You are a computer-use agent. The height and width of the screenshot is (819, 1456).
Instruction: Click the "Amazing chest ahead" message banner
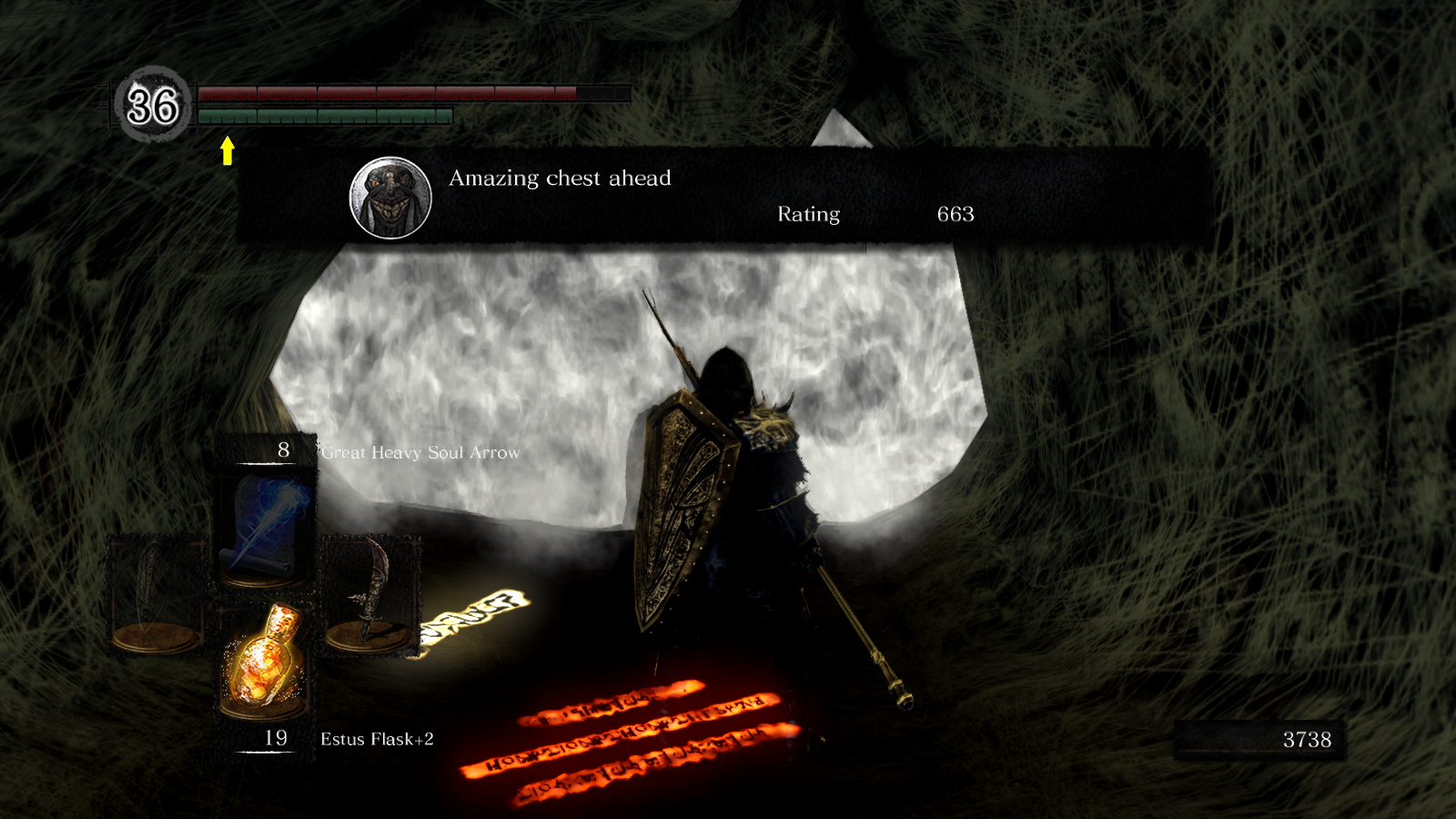tap(724, 195)
